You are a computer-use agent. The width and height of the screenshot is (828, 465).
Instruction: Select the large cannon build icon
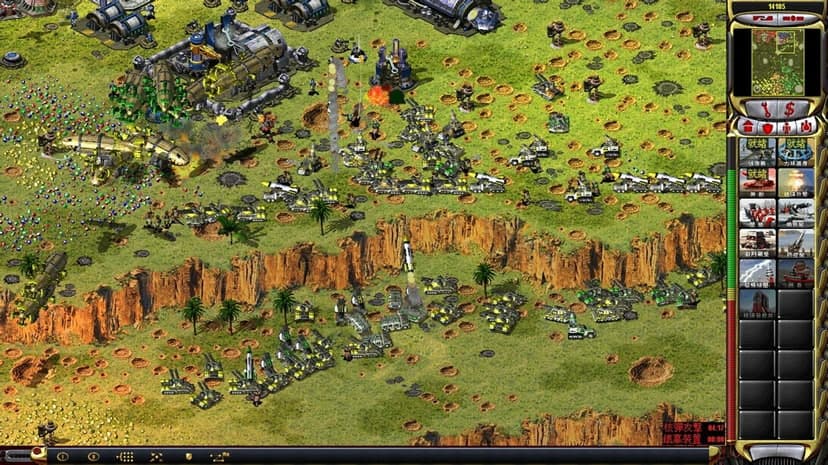pos(796,242)
